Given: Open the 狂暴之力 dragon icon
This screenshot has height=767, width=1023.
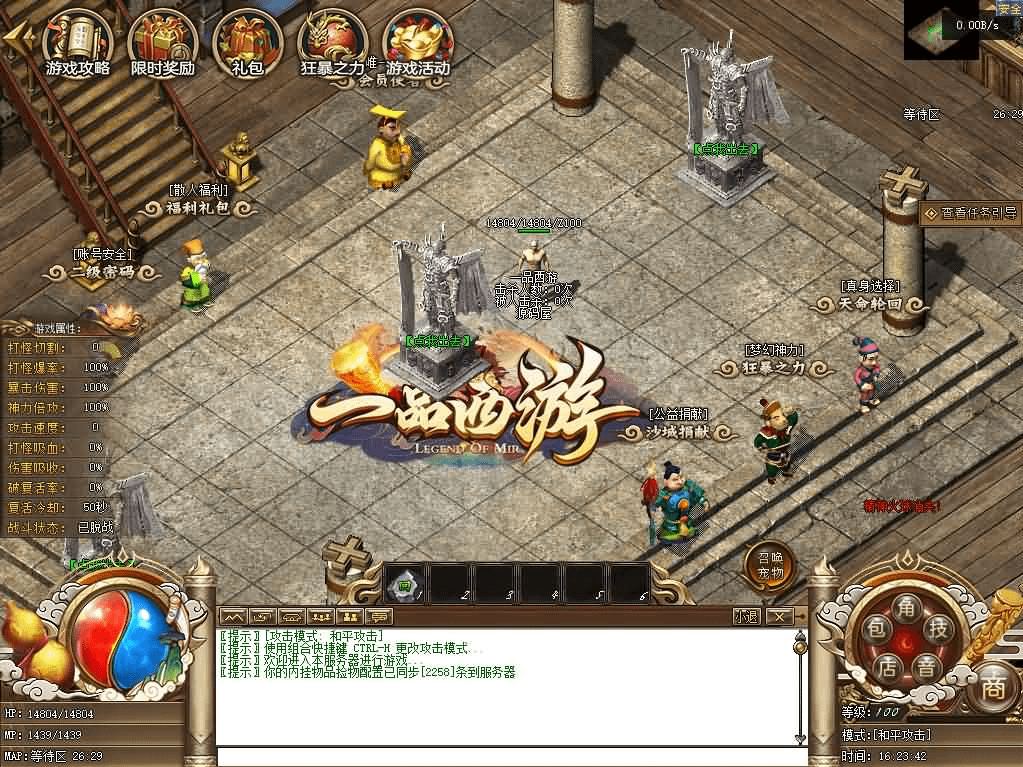Looking at the screenshot, I should (x=333, y=42).
